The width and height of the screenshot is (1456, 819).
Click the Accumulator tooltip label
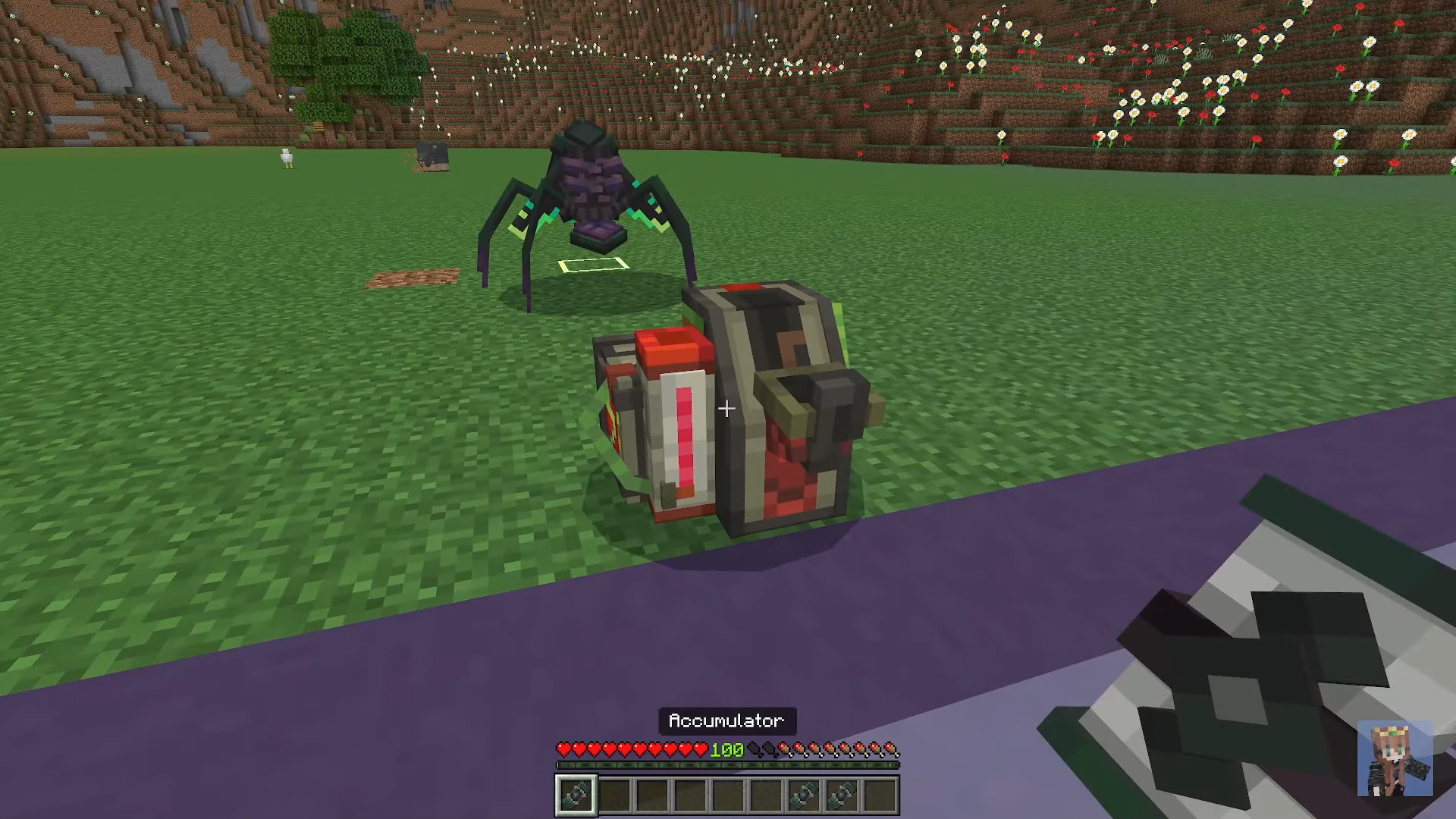(x=726, y=720)
